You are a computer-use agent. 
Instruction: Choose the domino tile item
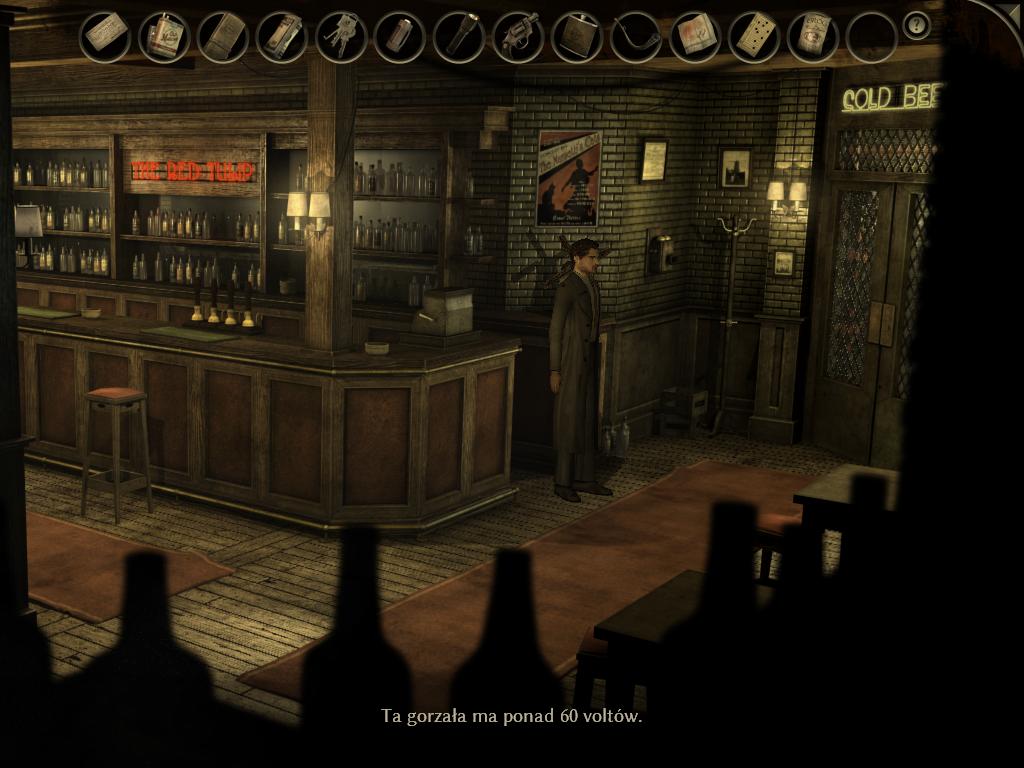(754, 37)
